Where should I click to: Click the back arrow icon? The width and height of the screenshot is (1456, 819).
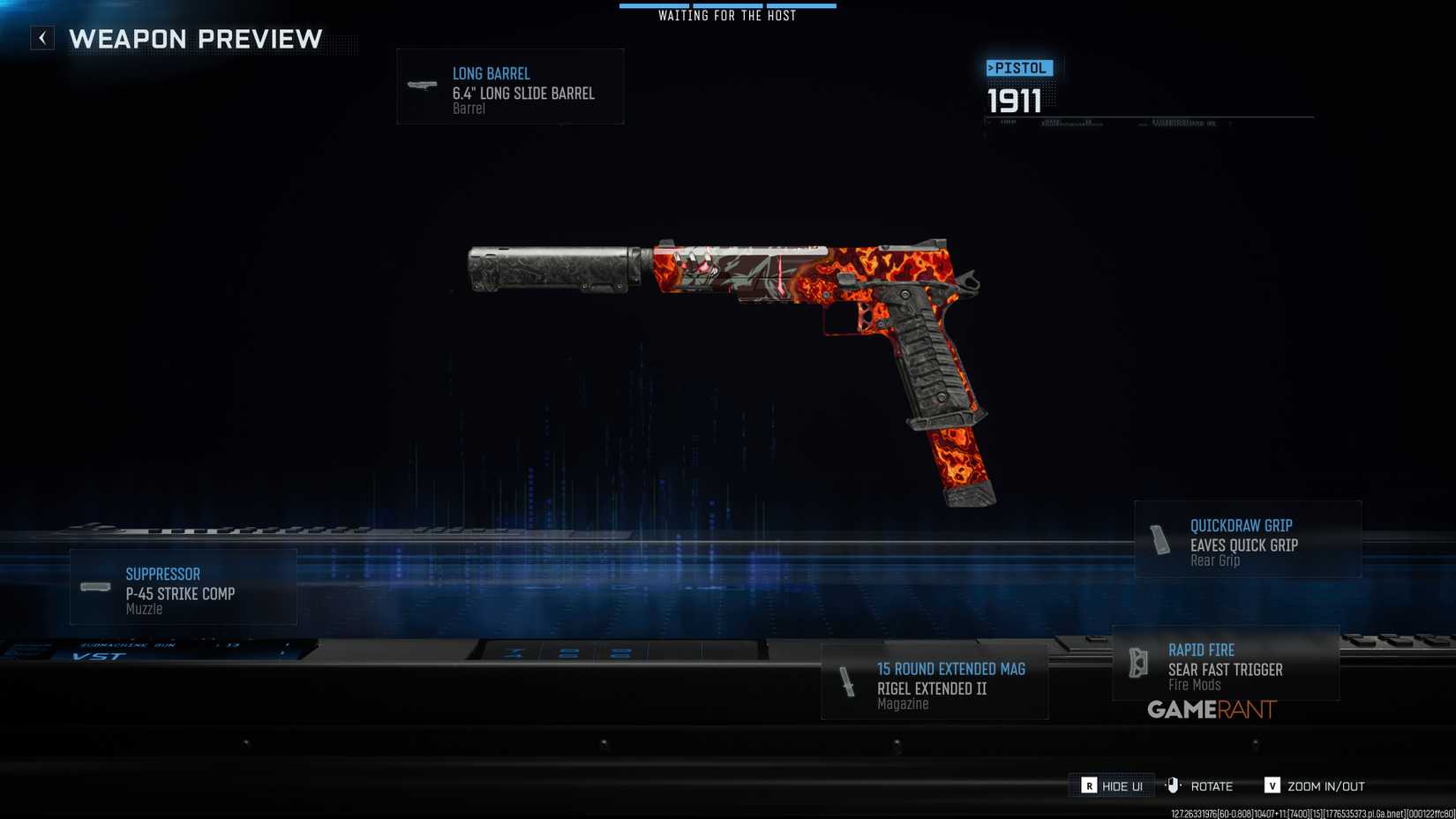[41, 38]
